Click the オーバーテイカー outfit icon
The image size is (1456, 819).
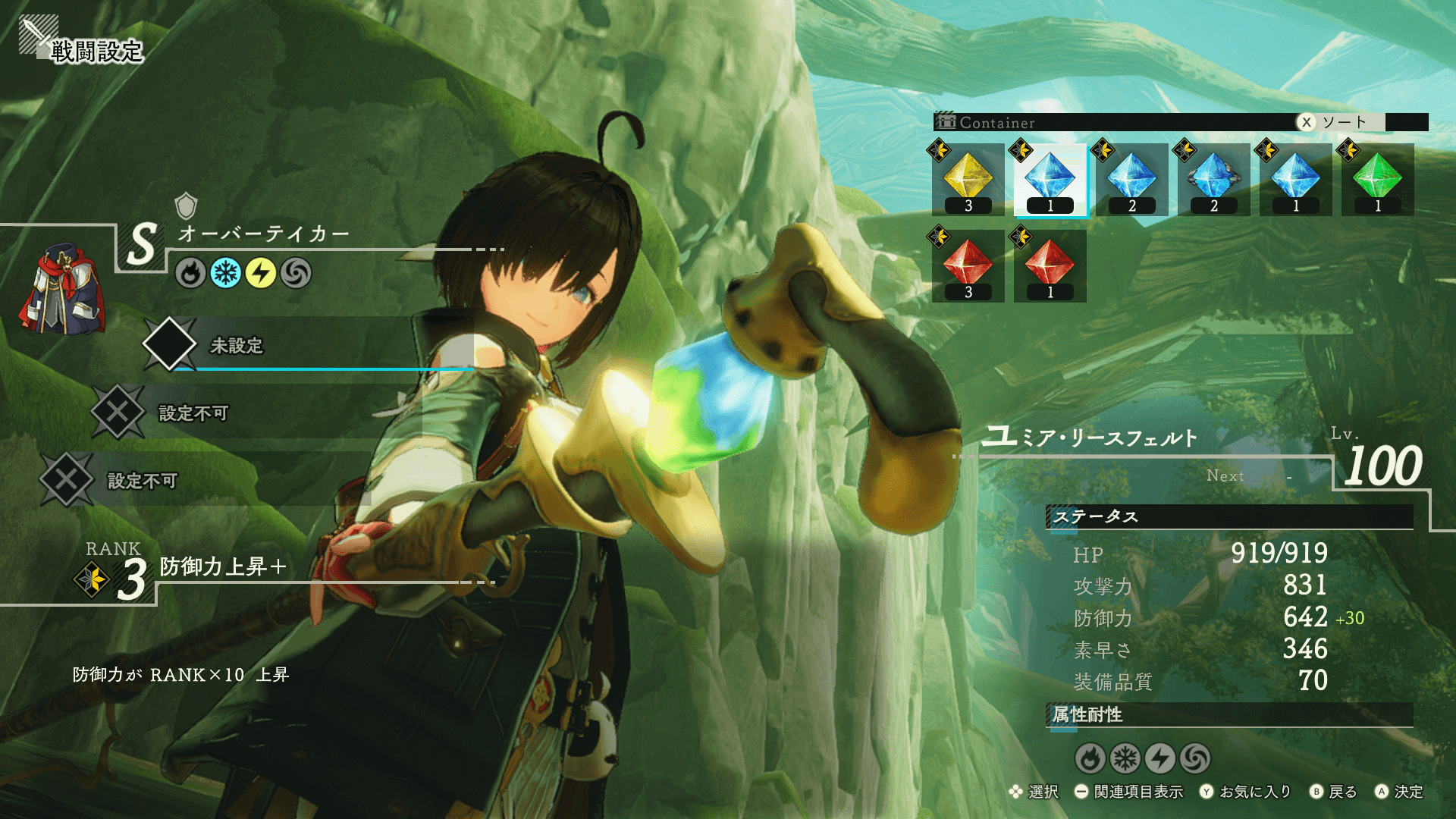62,290
